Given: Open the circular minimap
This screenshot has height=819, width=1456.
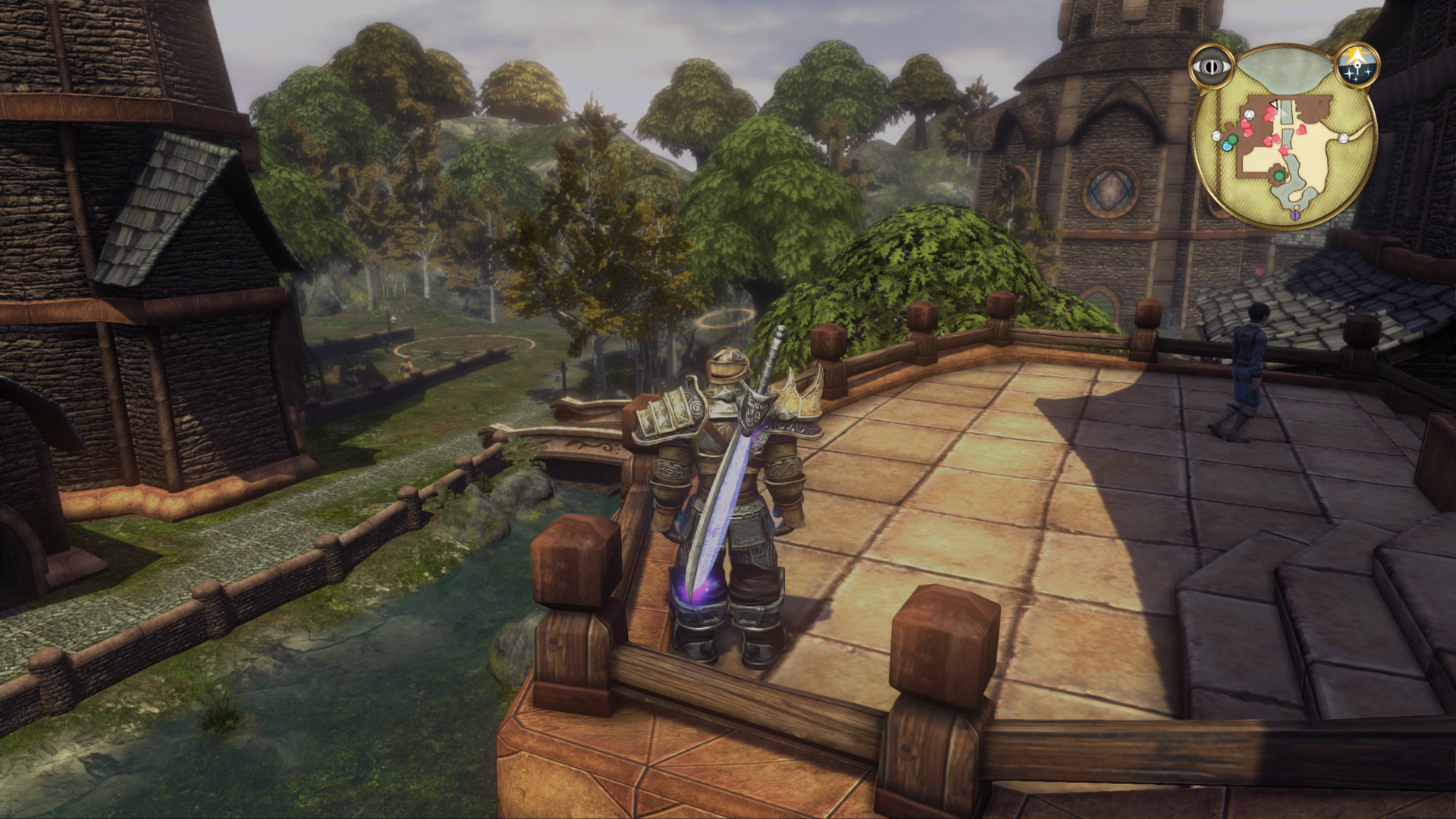Looking at the screenshot, I should click(x=1284, y=136).
